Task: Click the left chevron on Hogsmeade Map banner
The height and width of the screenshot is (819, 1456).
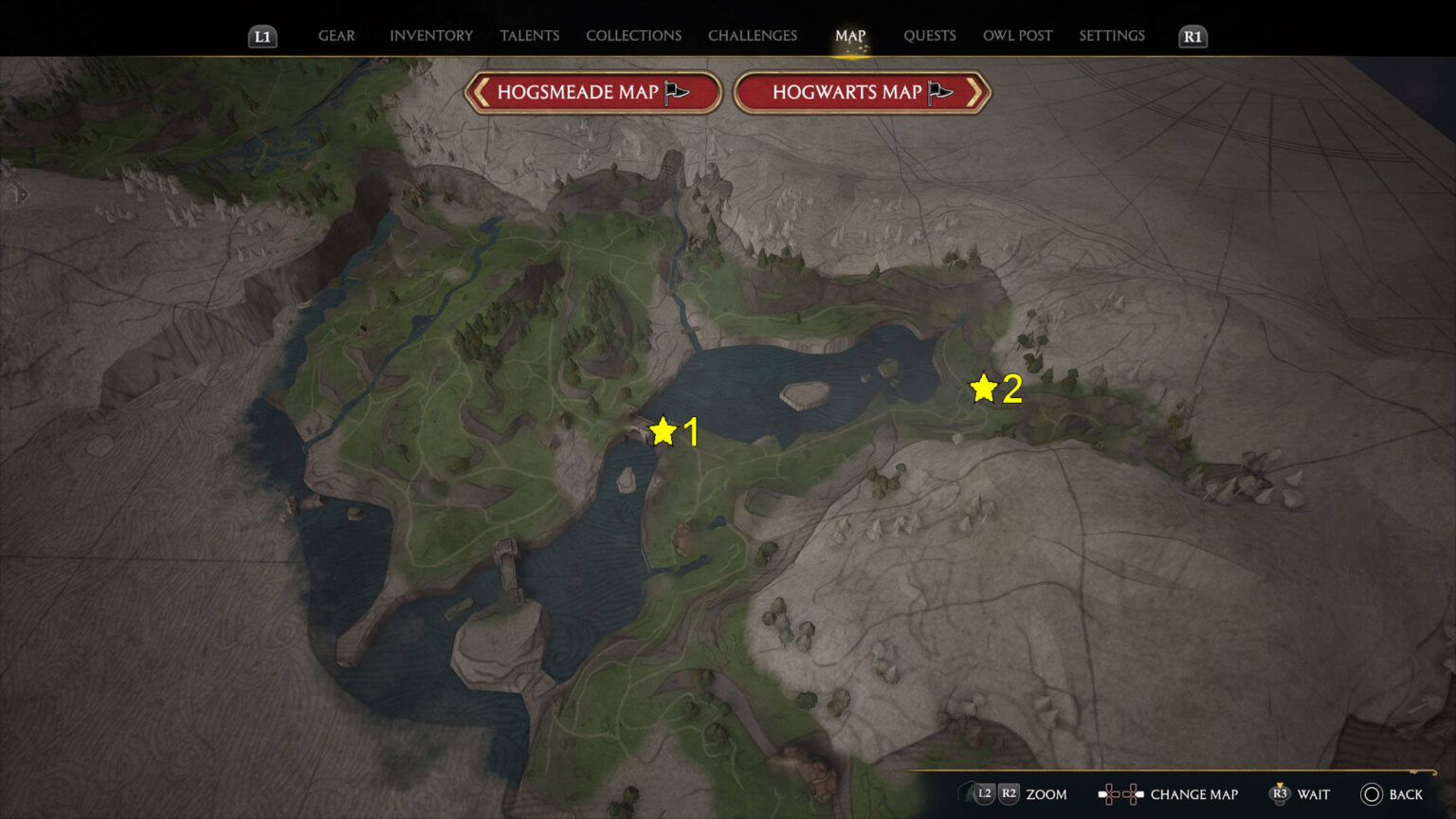Action: click(x=482, y=92)
